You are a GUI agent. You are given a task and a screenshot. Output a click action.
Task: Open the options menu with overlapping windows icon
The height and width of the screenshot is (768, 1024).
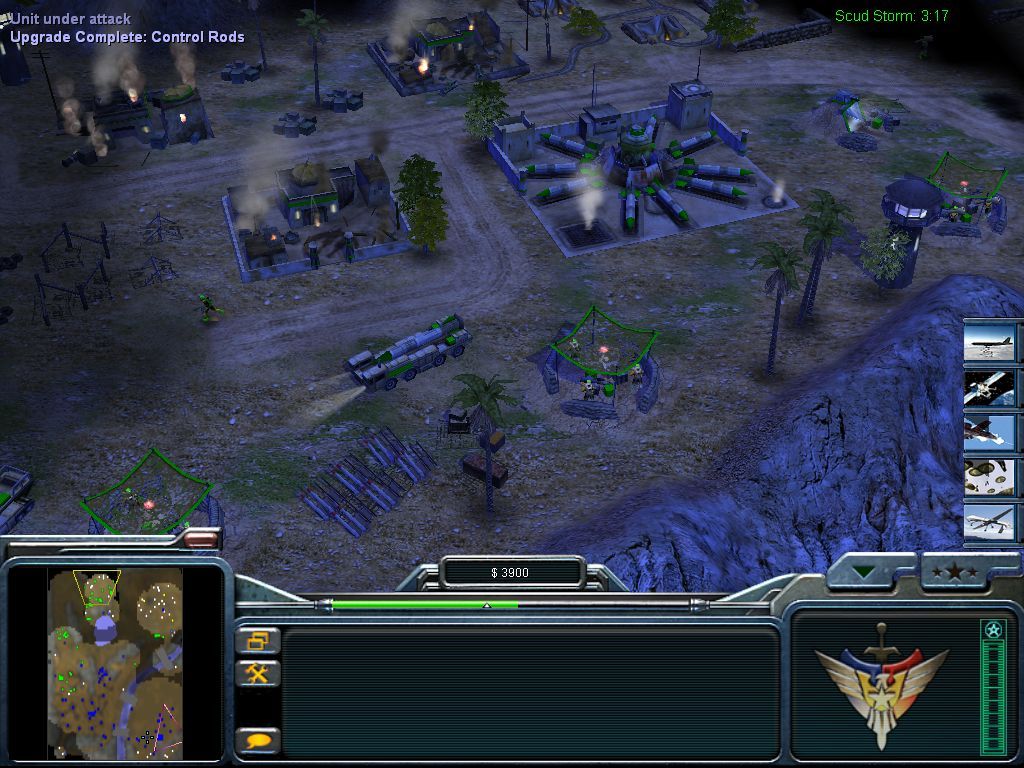tap(257, 640)
